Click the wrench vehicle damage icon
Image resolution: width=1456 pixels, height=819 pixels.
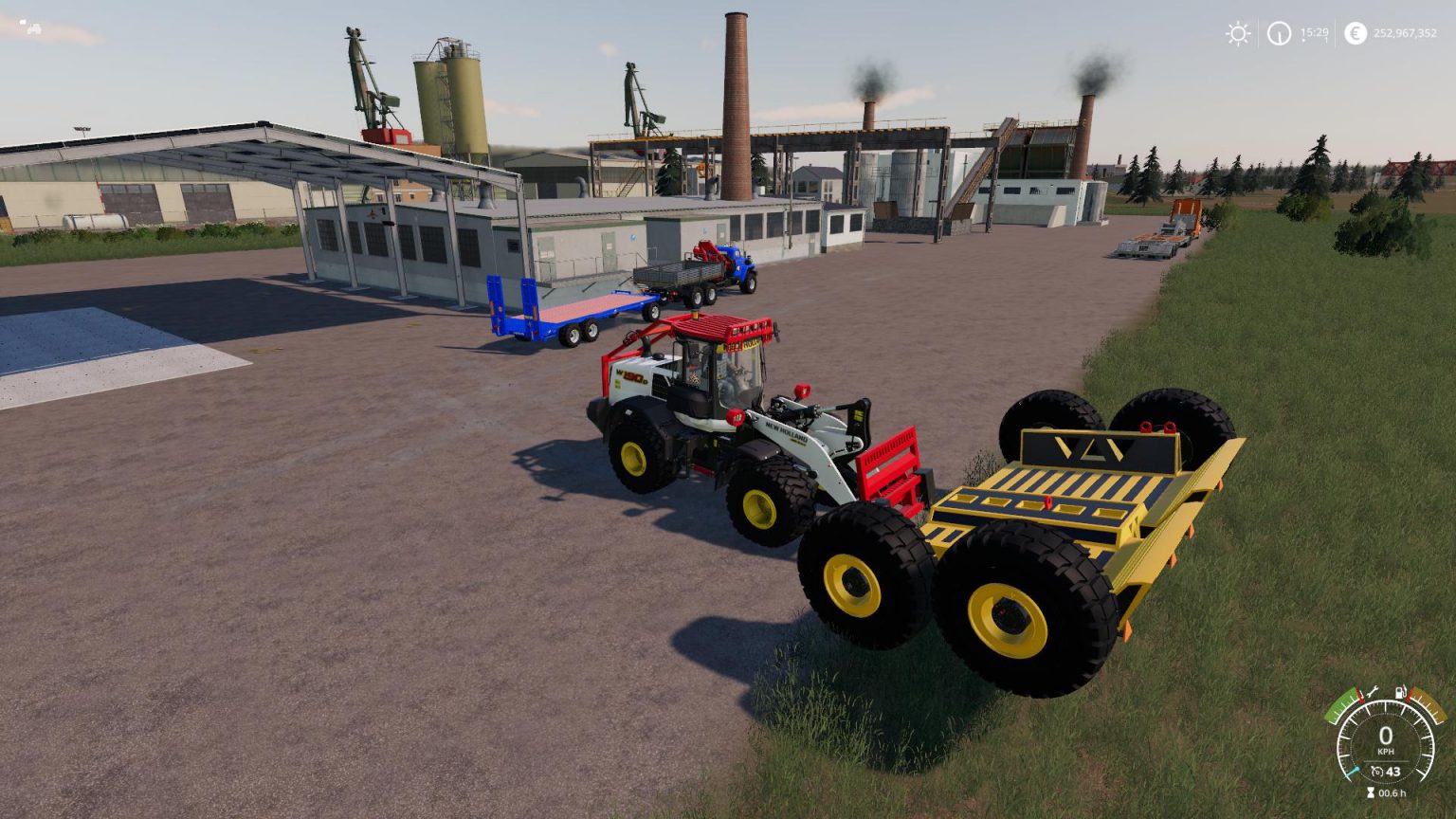click(x=1373, y=692)
